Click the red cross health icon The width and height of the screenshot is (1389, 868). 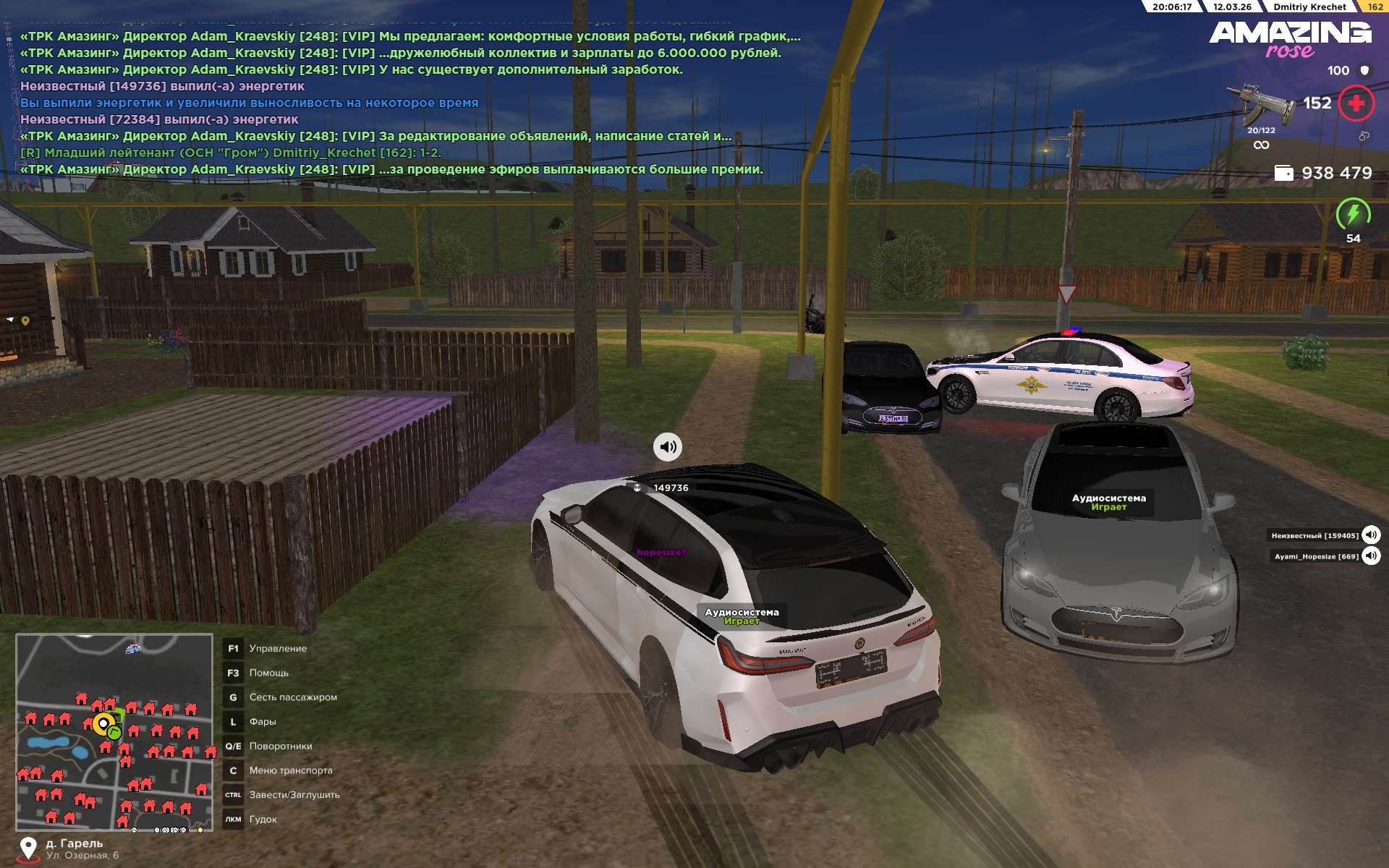point(1356,103)
